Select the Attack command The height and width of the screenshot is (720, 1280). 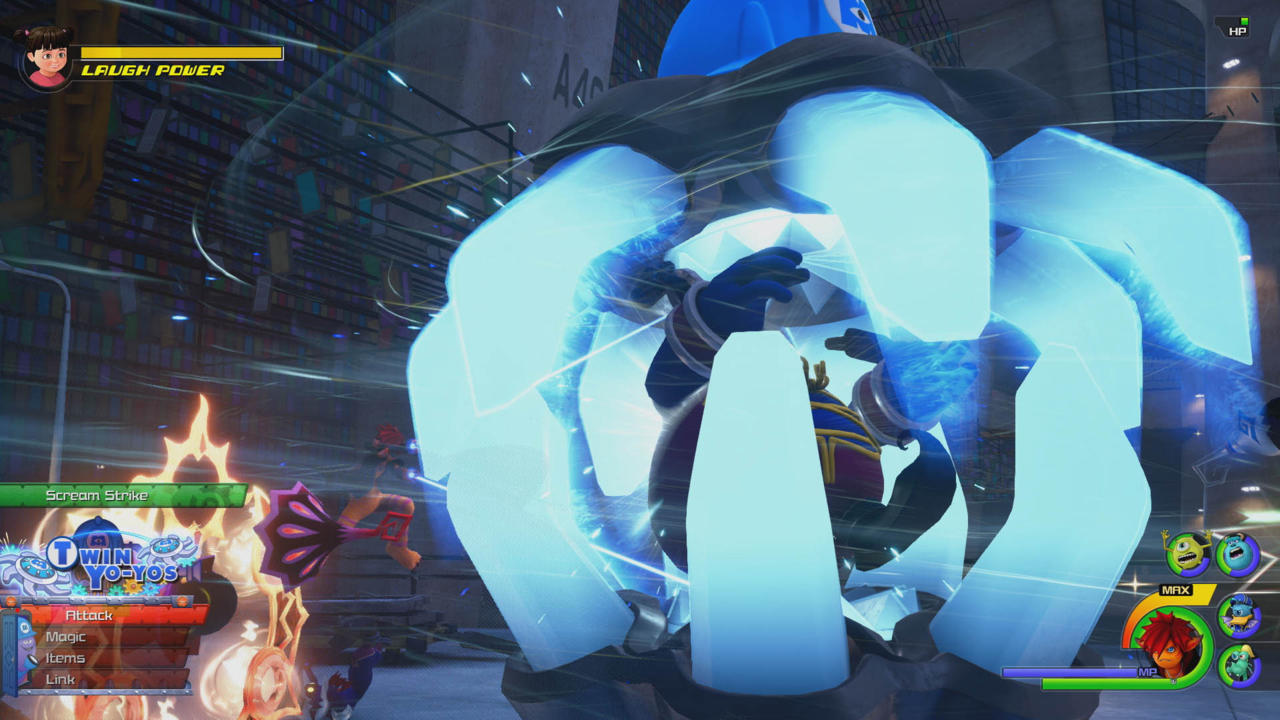(x=90, y=615)
